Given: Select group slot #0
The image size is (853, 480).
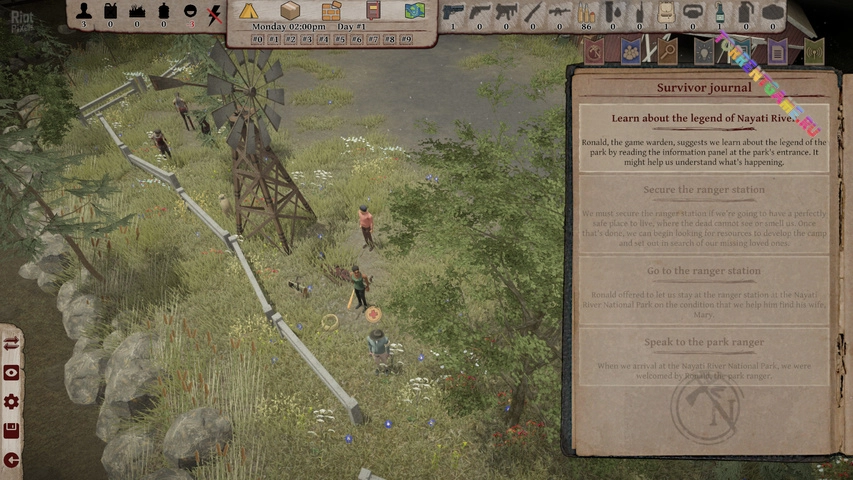Looking at the screenshot, I should pyautogui.click(x=257, y=39).
